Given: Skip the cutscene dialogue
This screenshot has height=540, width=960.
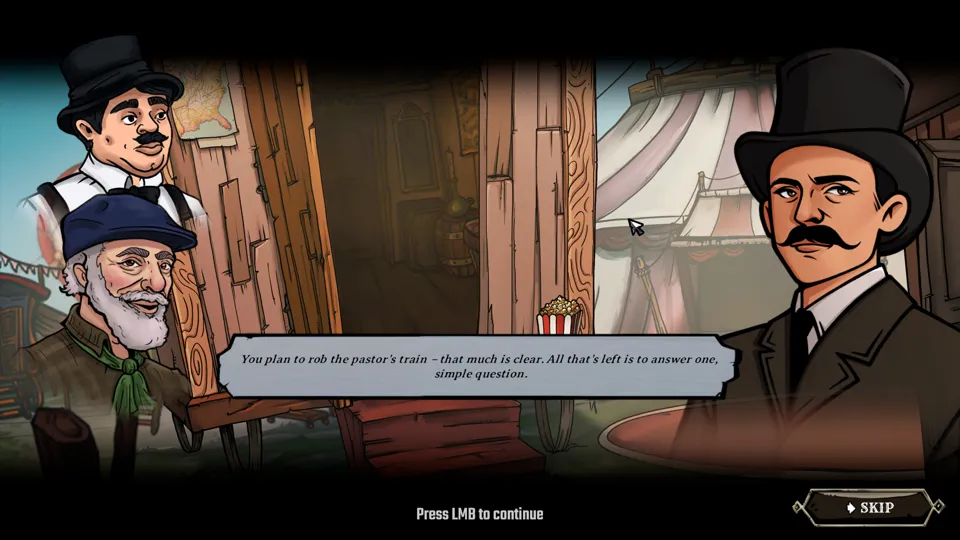Looking at the screenshot, I should tap(868, 508).
